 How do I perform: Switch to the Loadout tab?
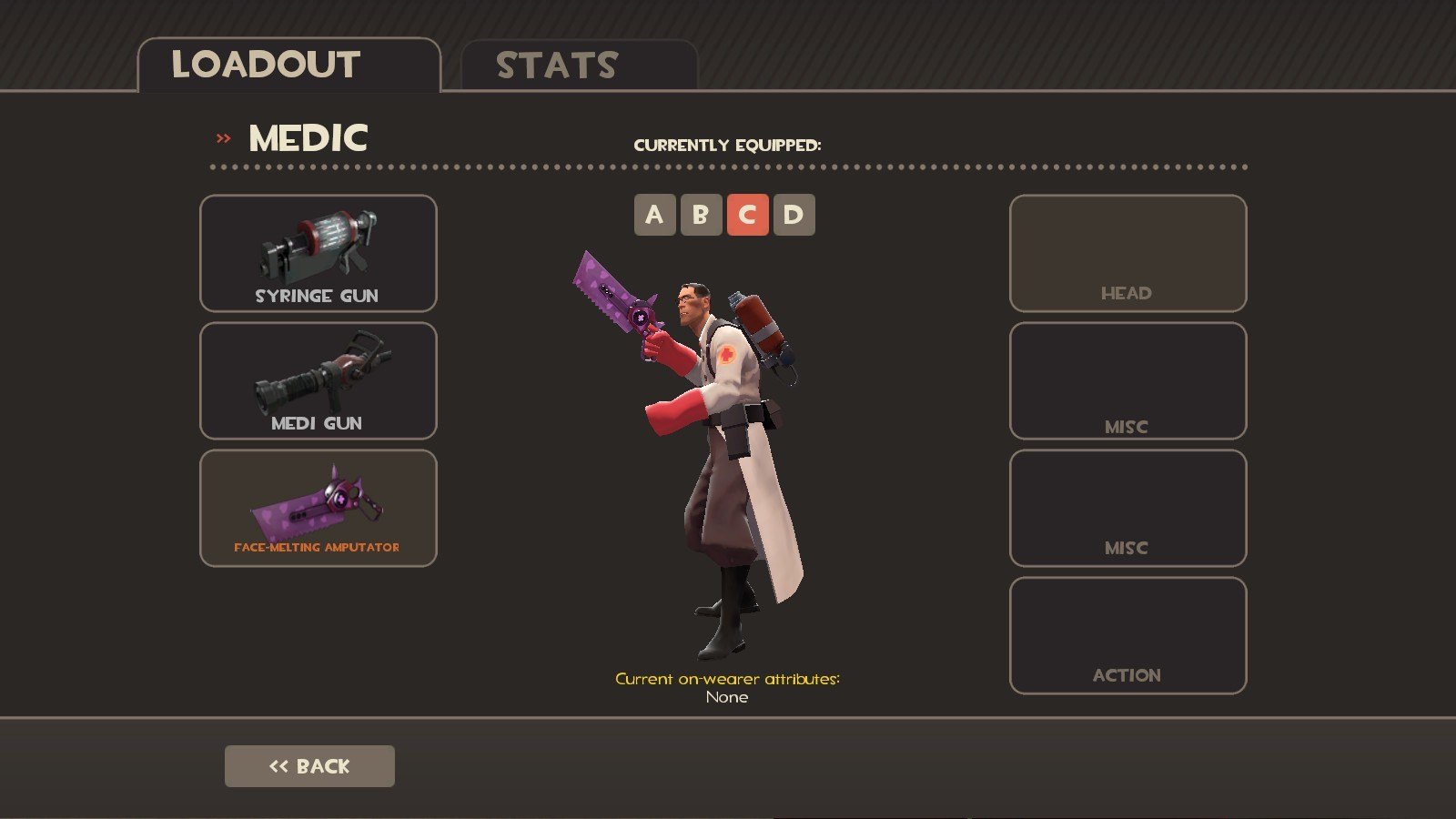click(288, 65)
